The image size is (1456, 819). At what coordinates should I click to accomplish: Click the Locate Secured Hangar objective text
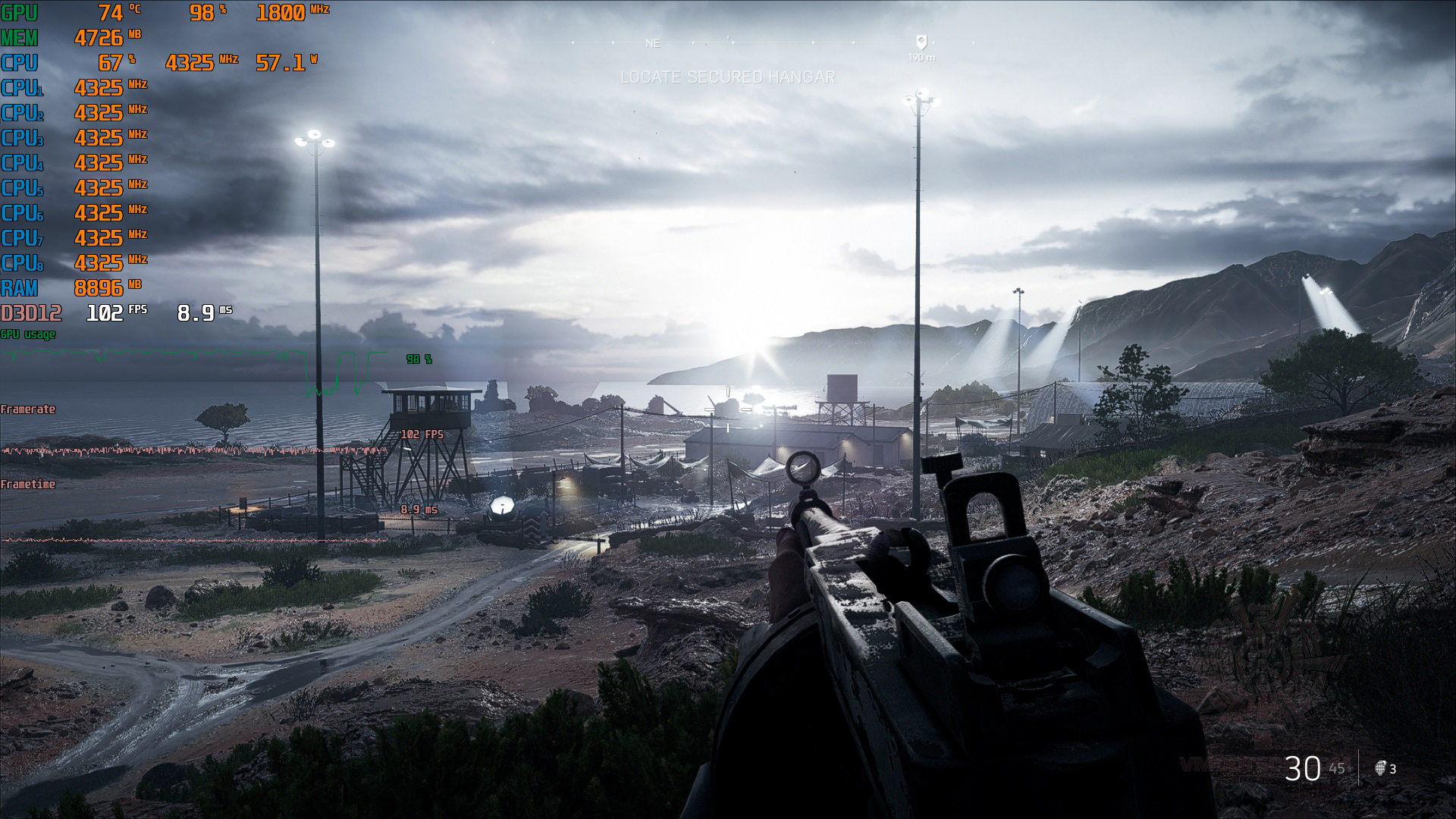(727, 77)
